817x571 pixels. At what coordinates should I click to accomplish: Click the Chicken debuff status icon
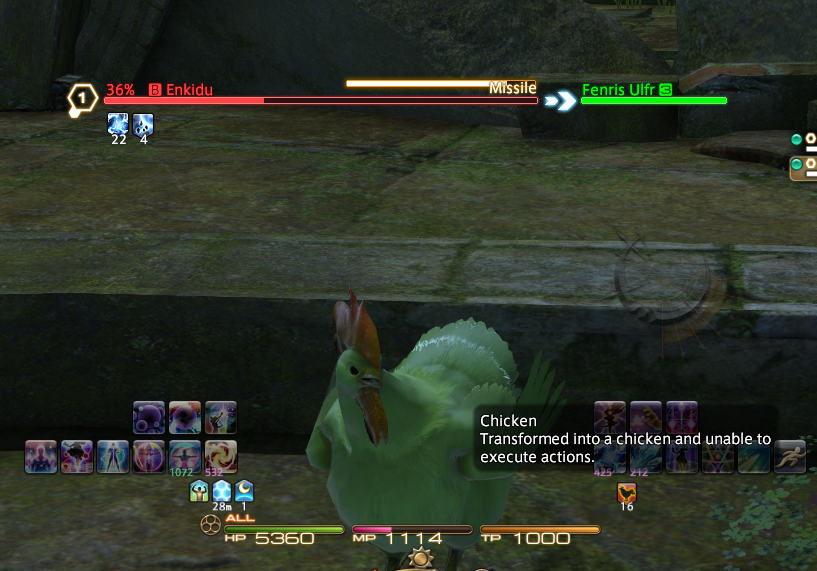(x=627, y=492)
